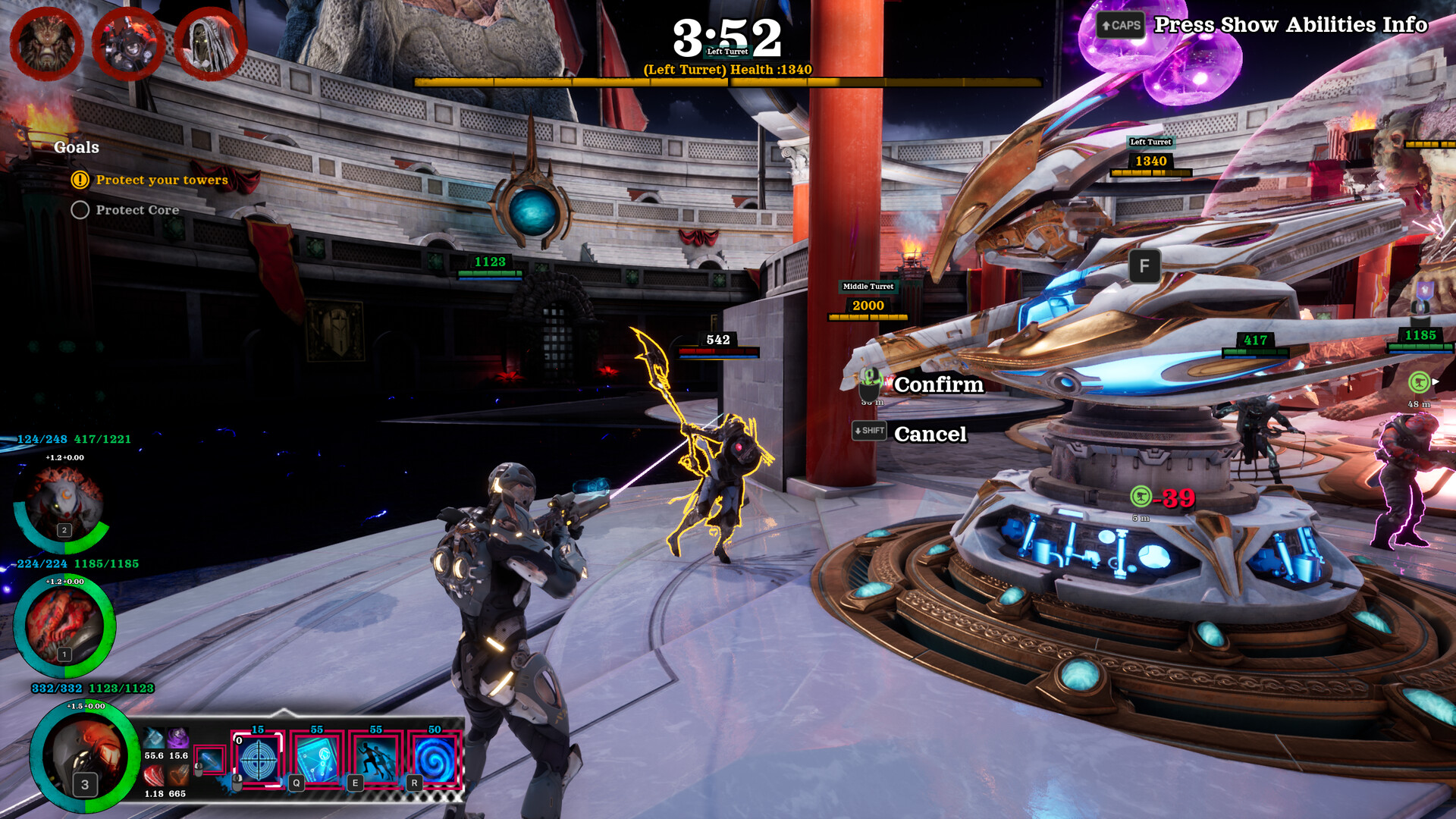Select the Protect Core objective
Screen dimensions: 1456x819
(x=136, y=210)
